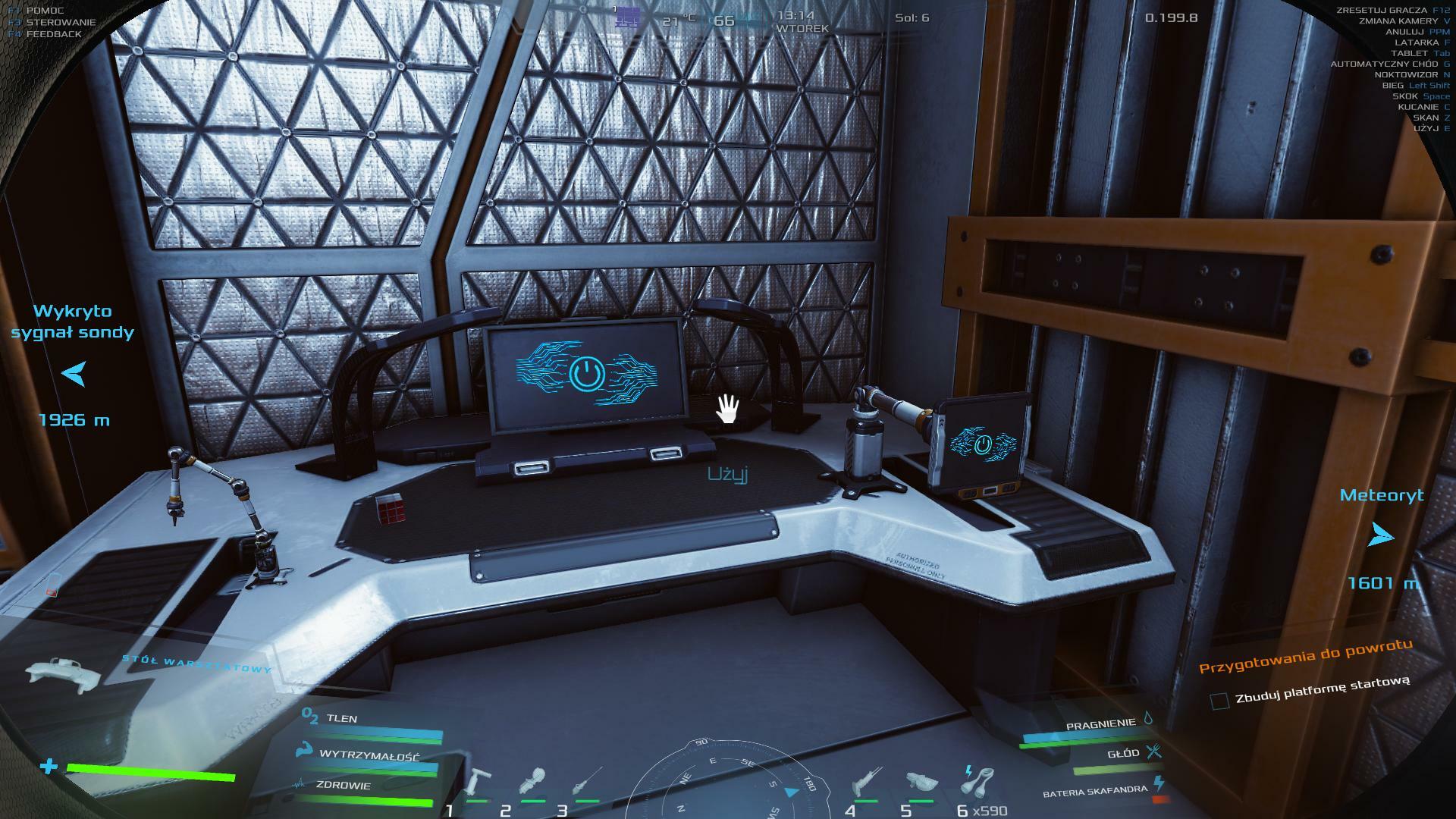Select the 'Wykryto sygnał sondy' waypoint arrow

coord(74,373)
